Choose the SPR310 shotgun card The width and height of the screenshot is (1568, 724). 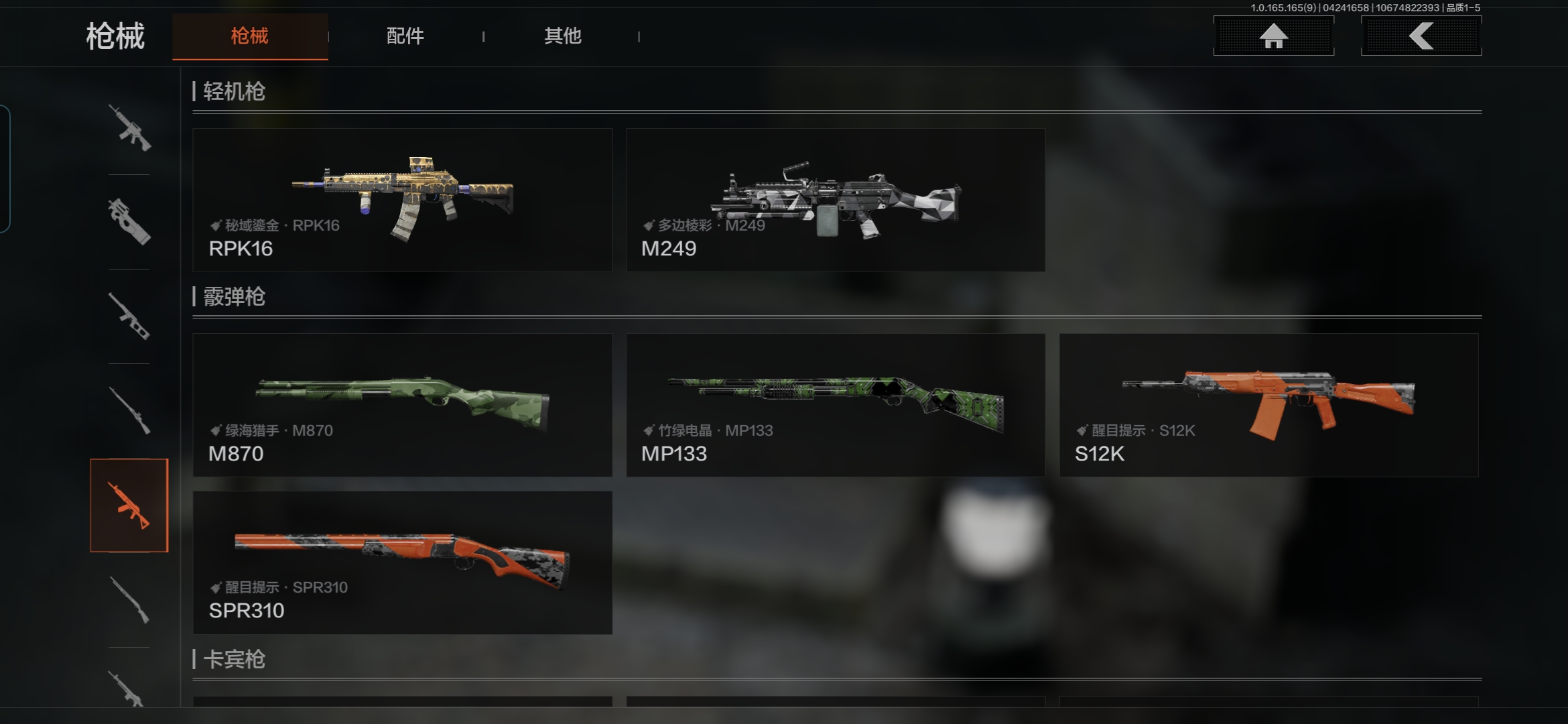pos(402,562)
